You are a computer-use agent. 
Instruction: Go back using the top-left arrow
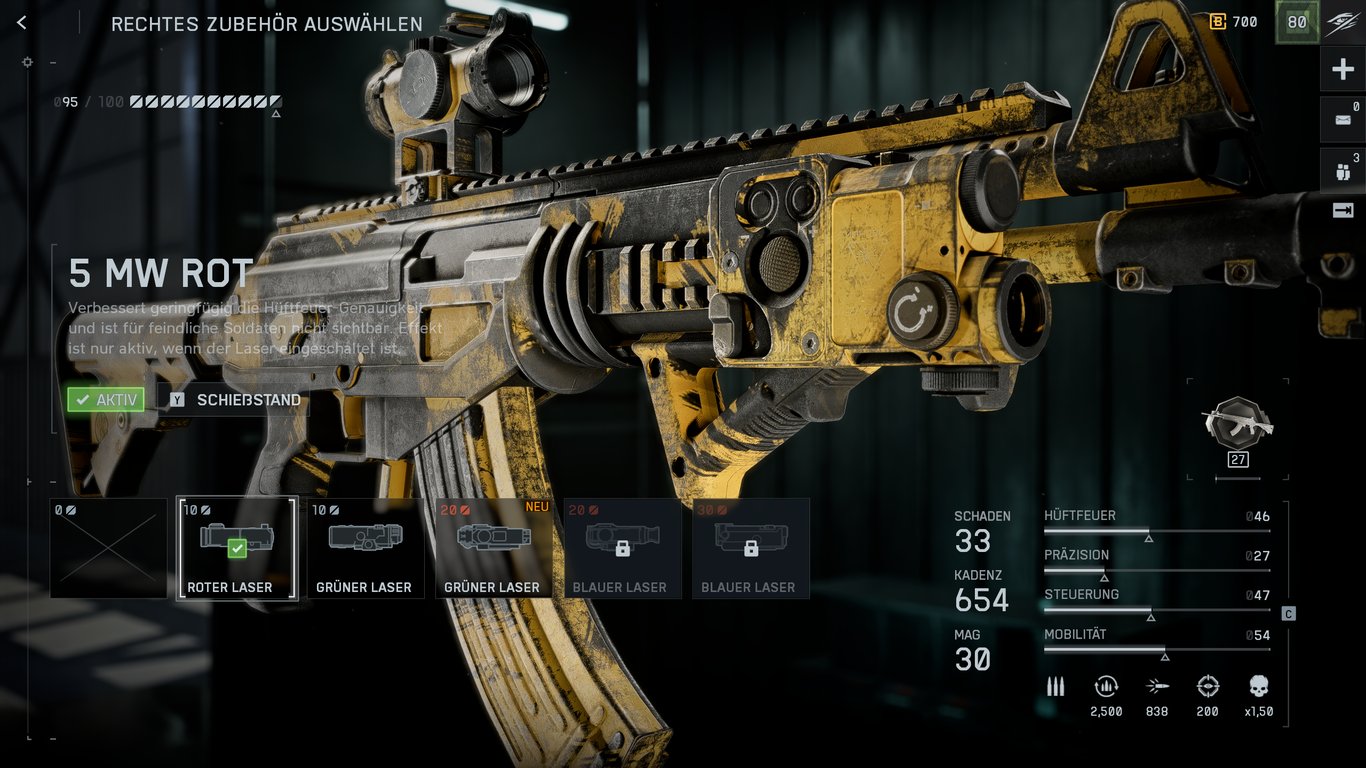(22, 23)
